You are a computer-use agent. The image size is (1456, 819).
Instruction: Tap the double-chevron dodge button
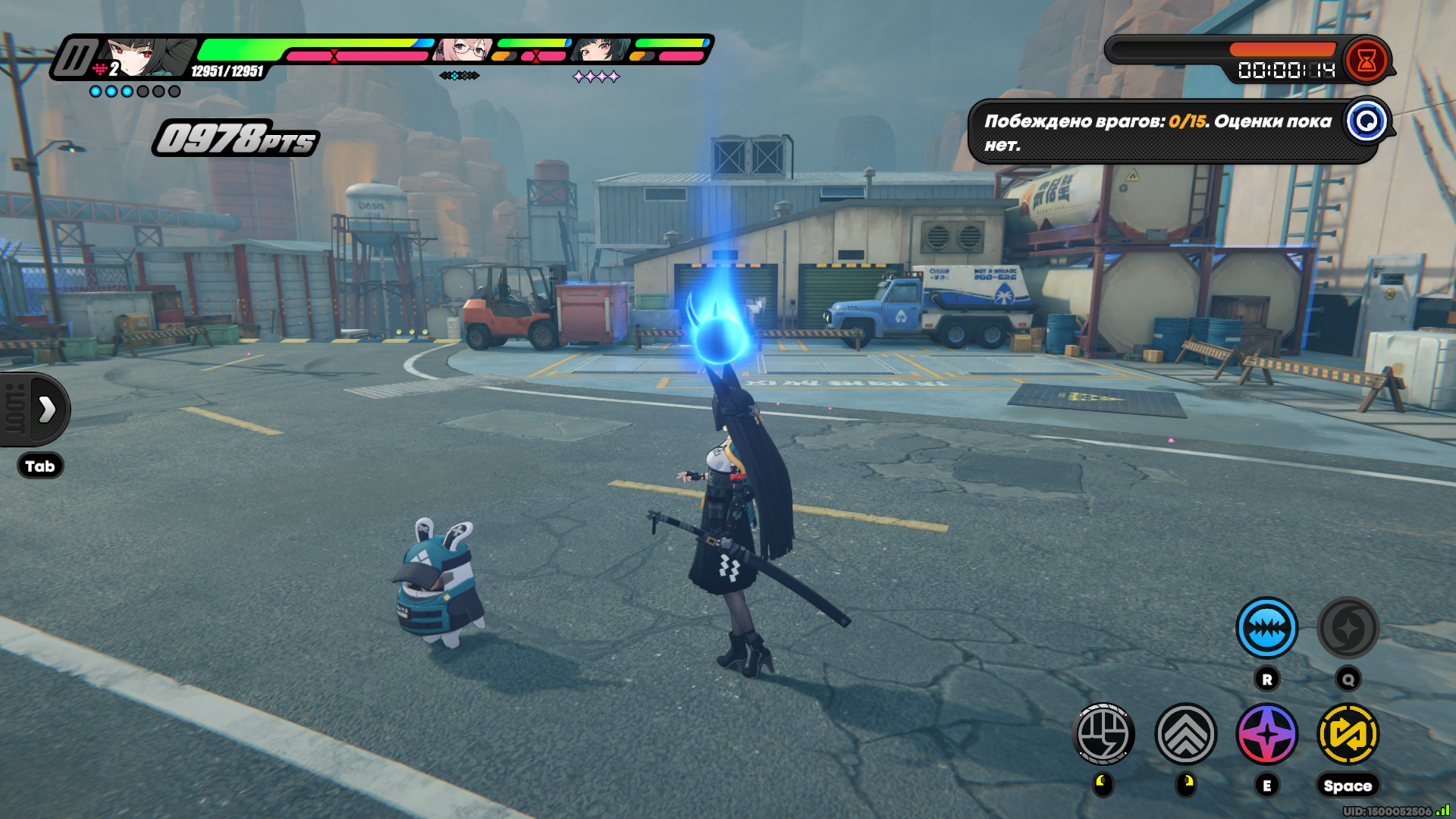1185,734
